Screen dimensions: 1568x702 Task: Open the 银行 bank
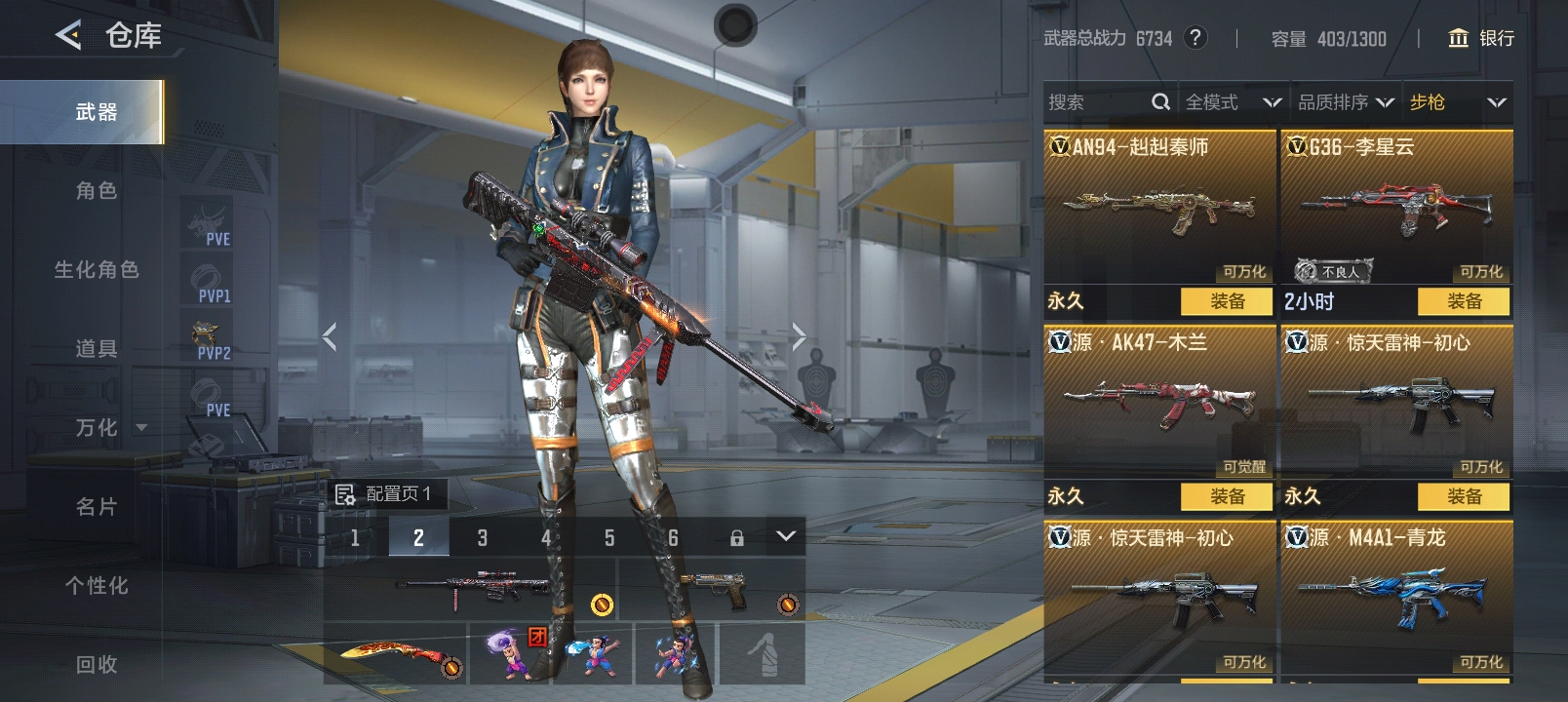coord(1482,38)
